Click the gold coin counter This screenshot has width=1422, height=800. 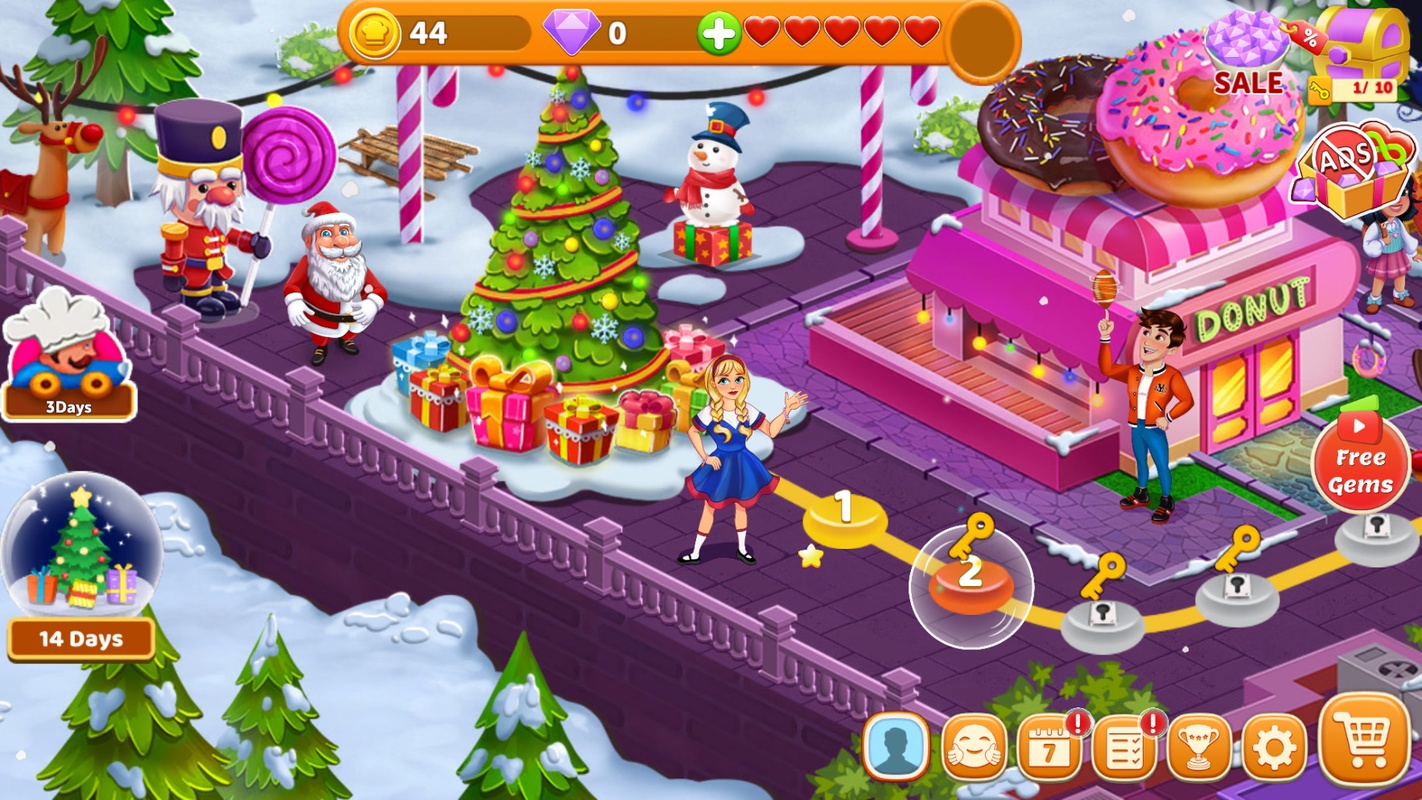click(430, 33)
